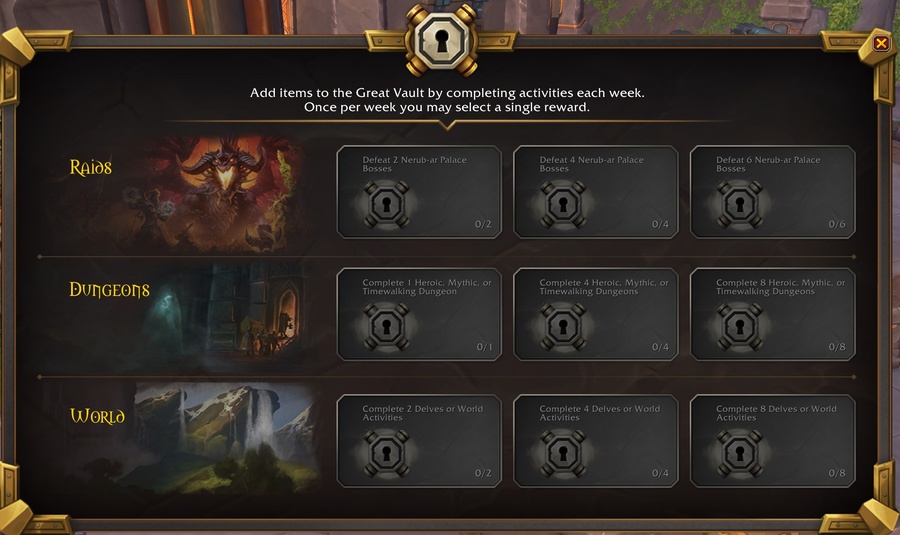Image resolution: width=900 pixels, height=535 pixels.
Task: Open the Complete 4 Dungeons reward slot
Action: (596, 314)
